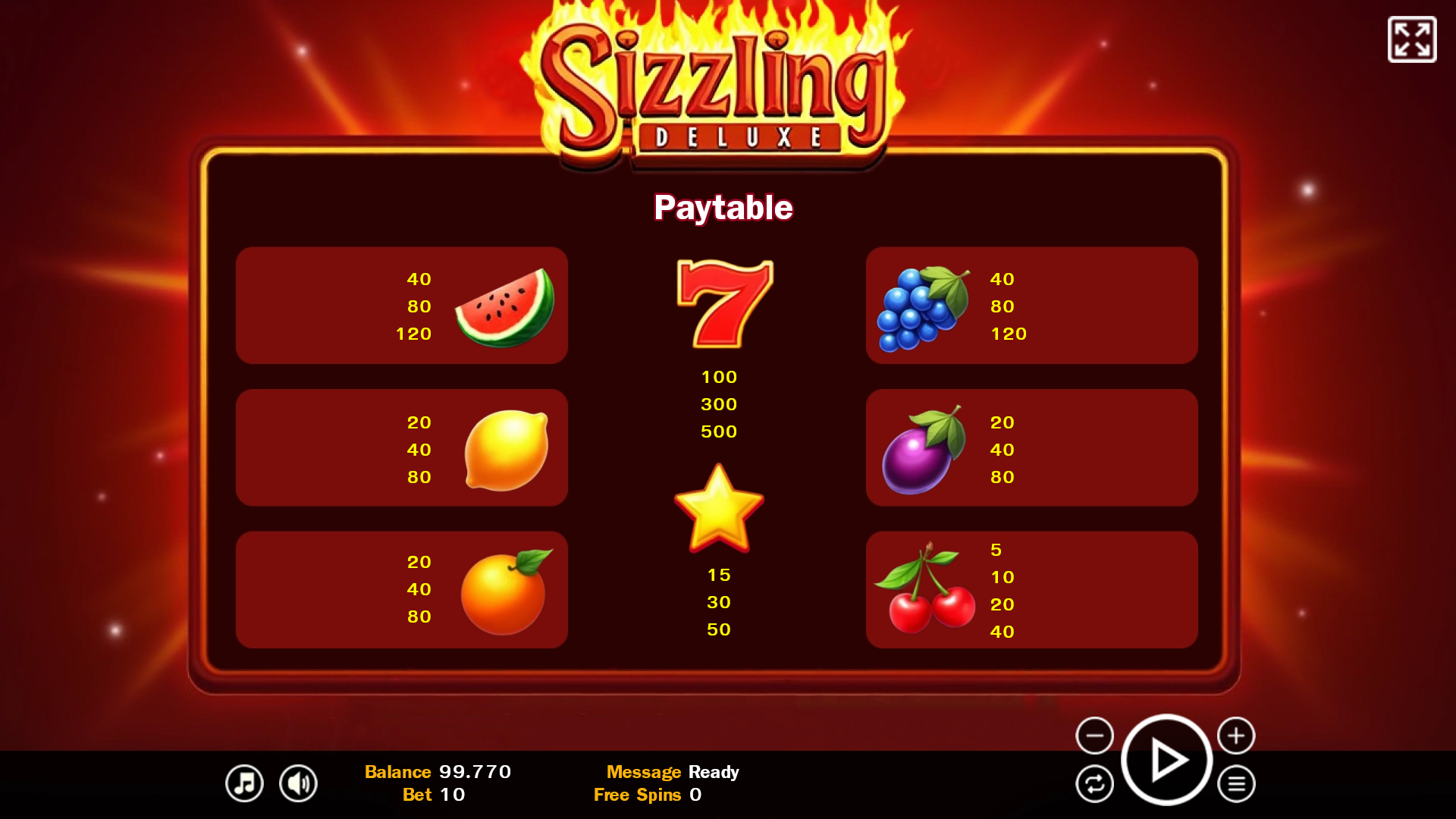
Task: Click the speaker volume icon
Action: [x=299, y=783]
